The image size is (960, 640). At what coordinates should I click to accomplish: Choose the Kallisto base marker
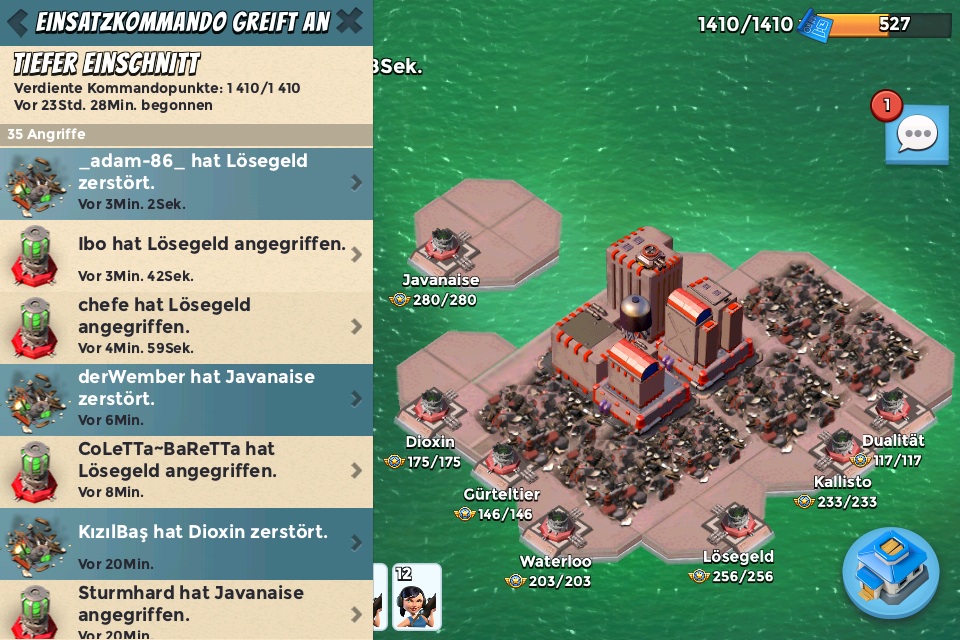(840, 450)
